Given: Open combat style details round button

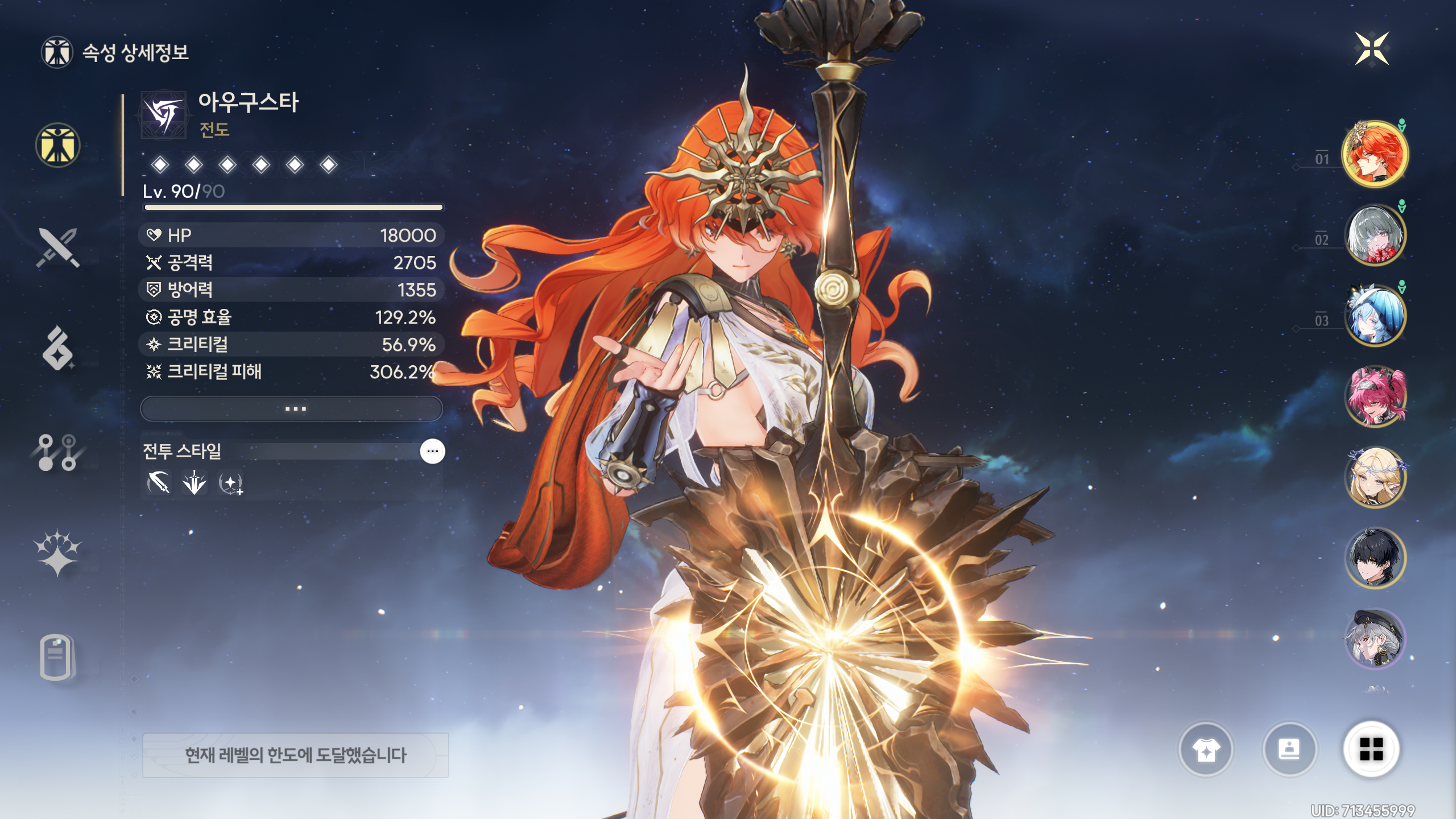Looking at the screenshot, I should [x=432, y=452].
